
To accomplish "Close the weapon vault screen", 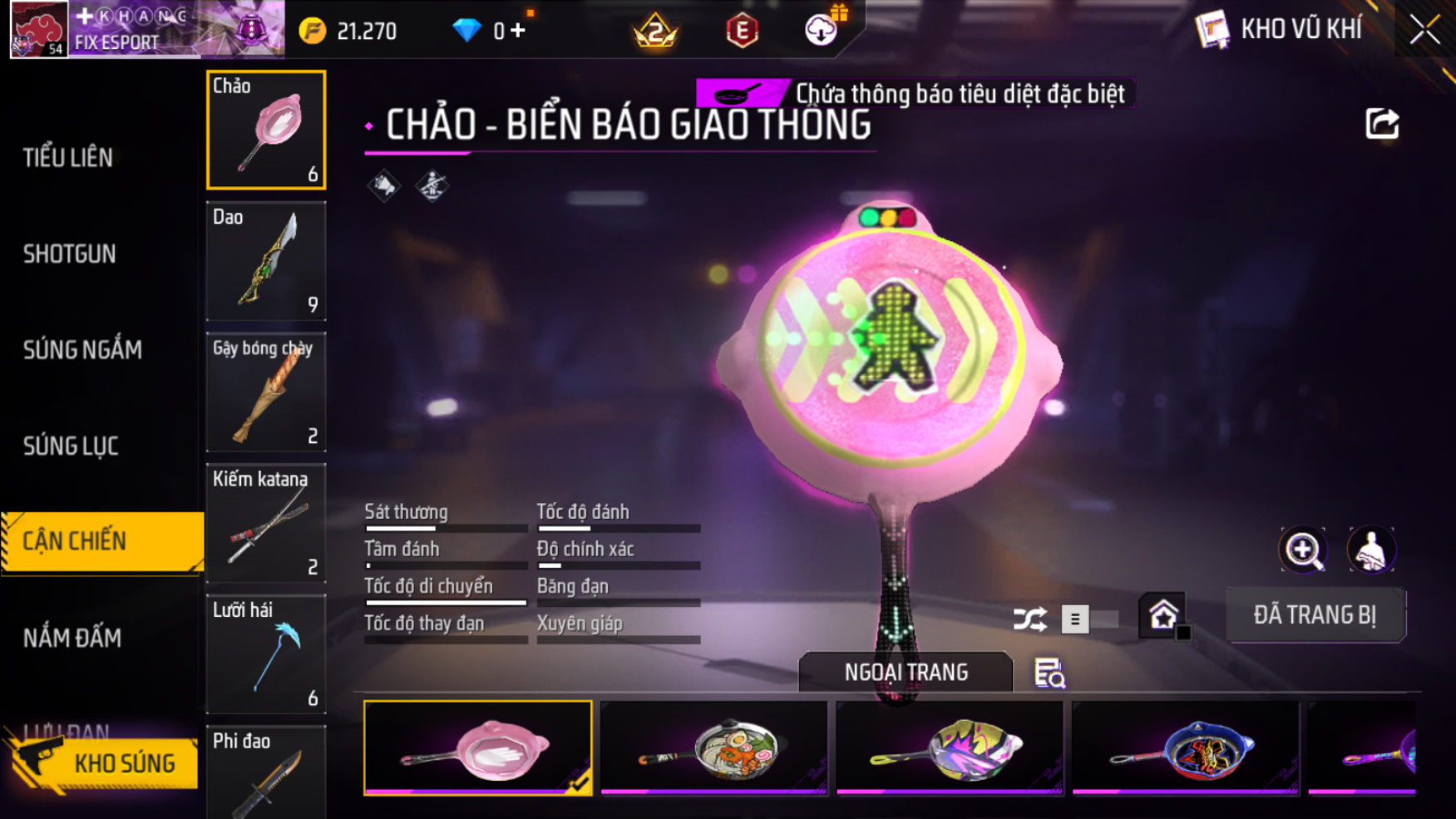I will (x=1424, y=31).
